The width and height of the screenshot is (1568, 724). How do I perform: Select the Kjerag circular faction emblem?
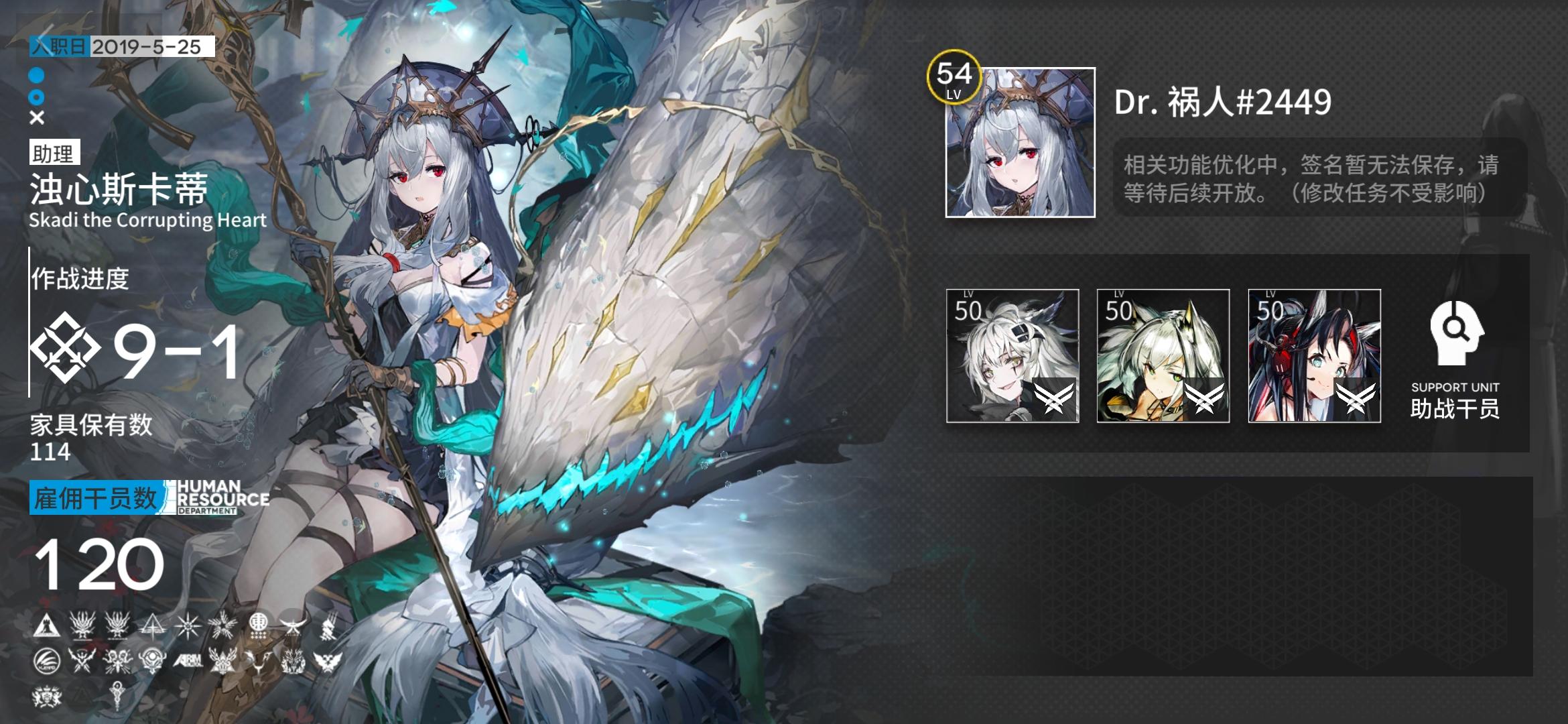coord(46,660)
